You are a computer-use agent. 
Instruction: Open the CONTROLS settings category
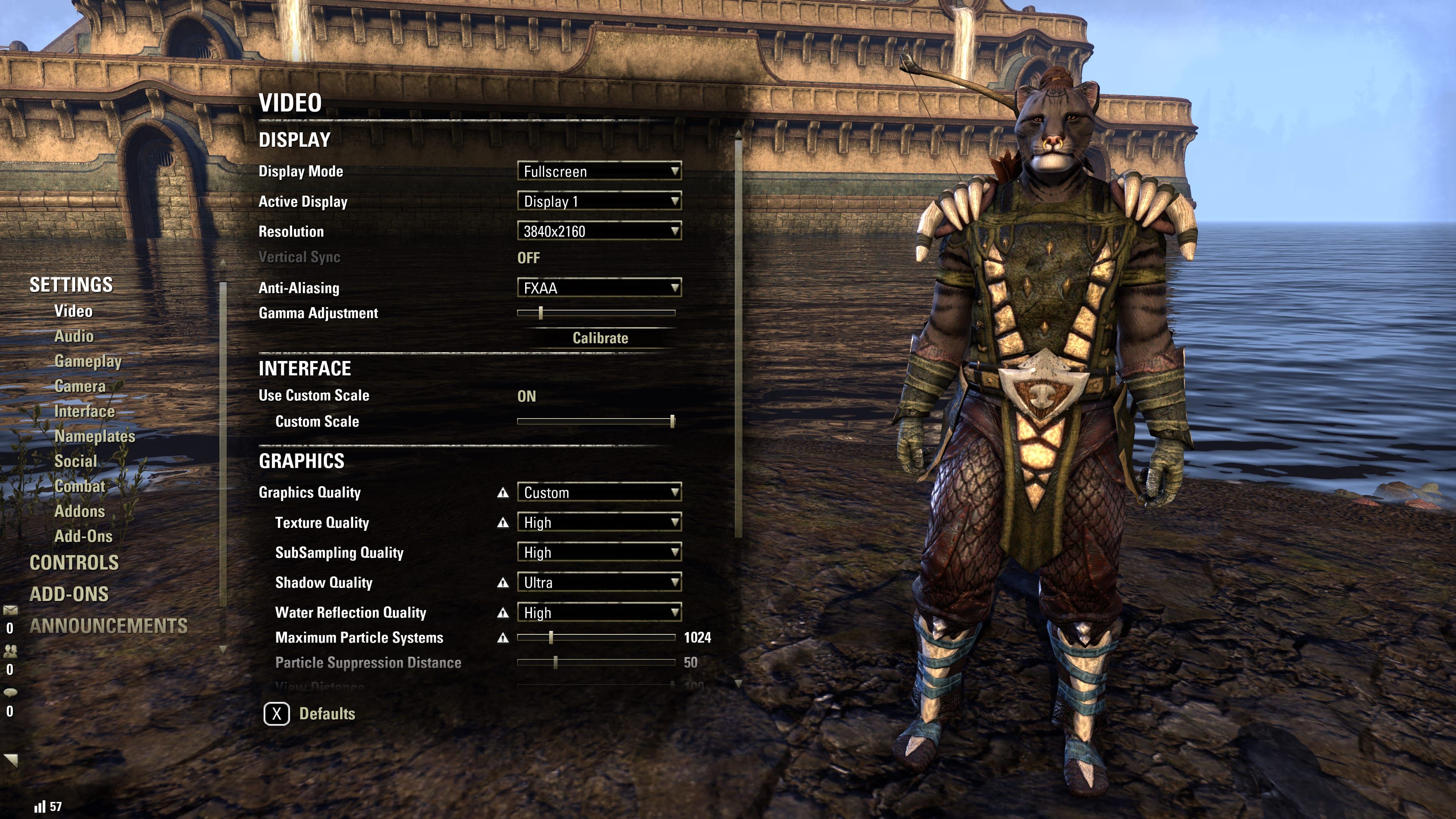74,563
